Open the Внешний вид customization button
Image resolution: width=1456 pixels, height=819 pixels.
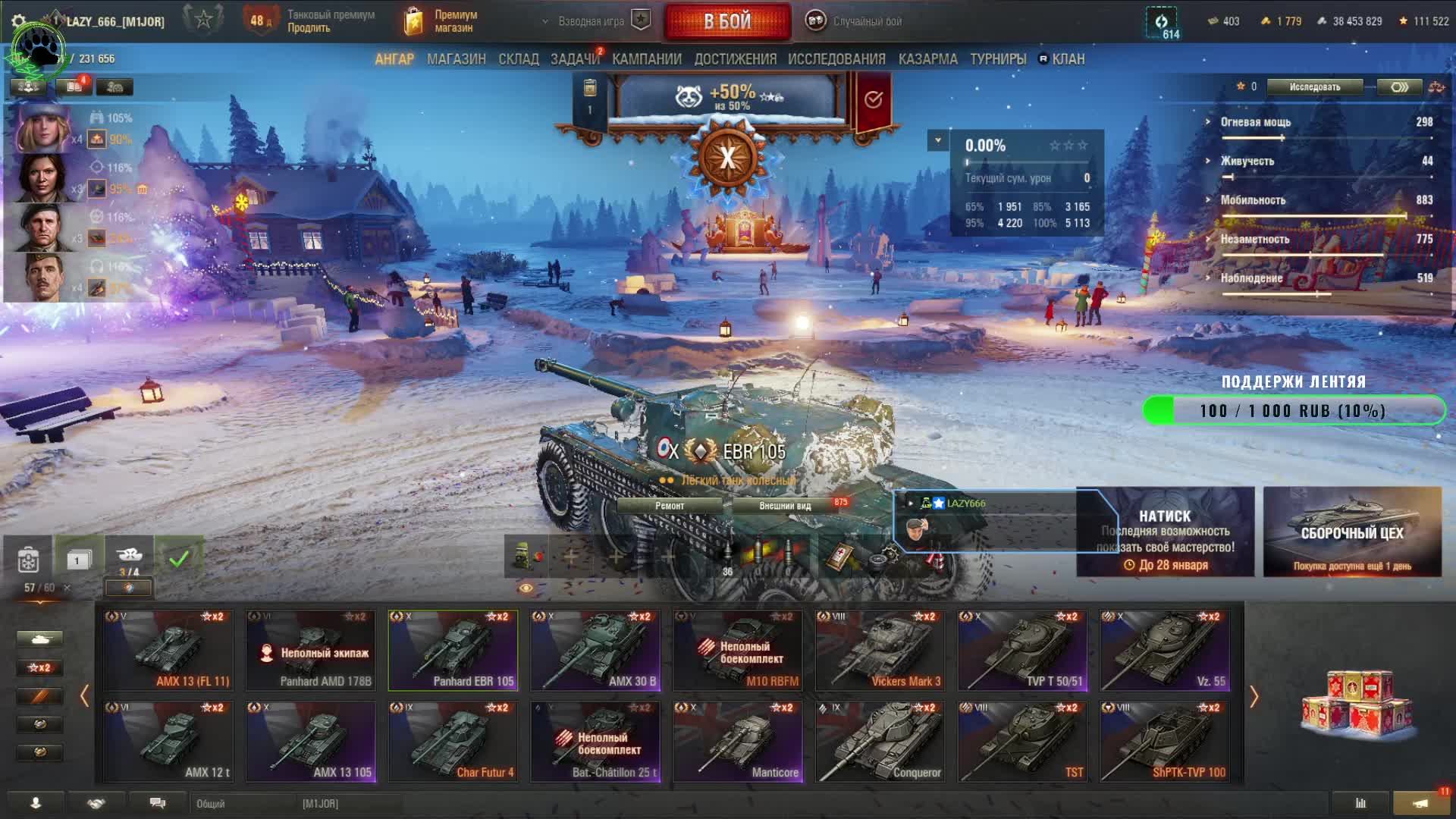[786, 506]
